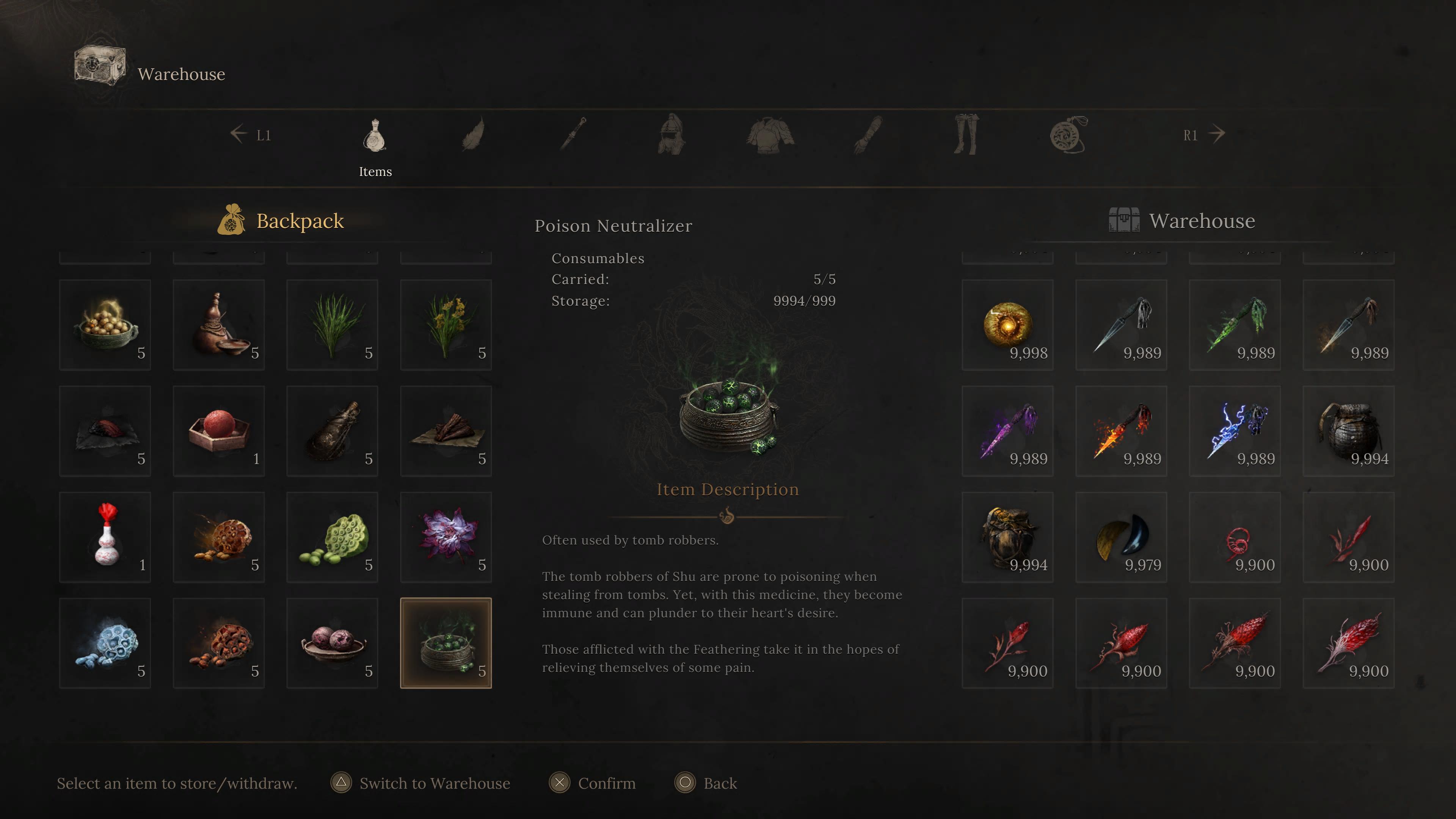This screenshot has height=819, width=1456.
Task: Choose the yellow and blue crescent item
Action: click(x=1121, y=537)
